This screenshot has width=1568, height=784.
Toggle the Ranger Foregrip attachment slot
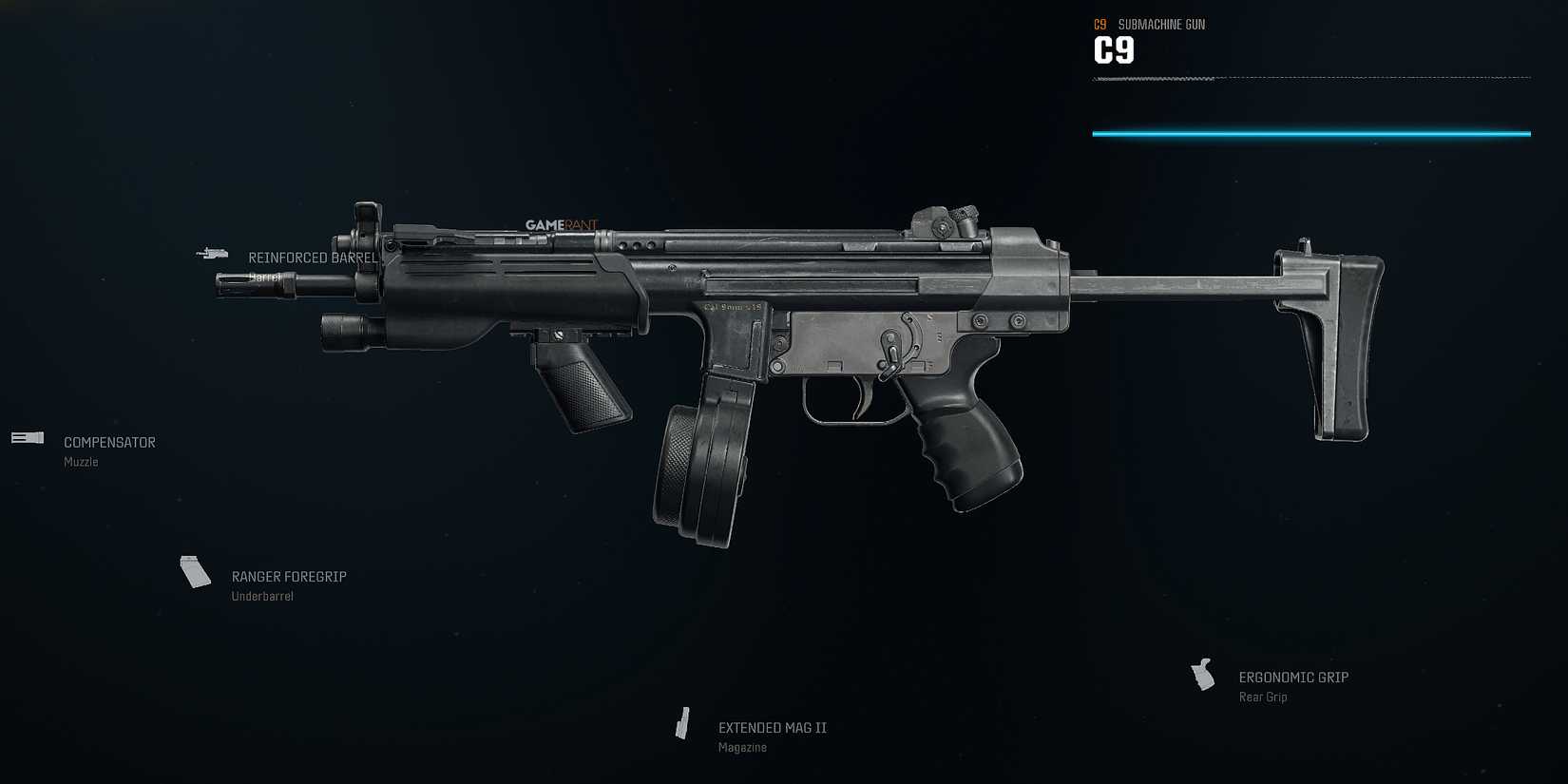click(x=289, y=576)
